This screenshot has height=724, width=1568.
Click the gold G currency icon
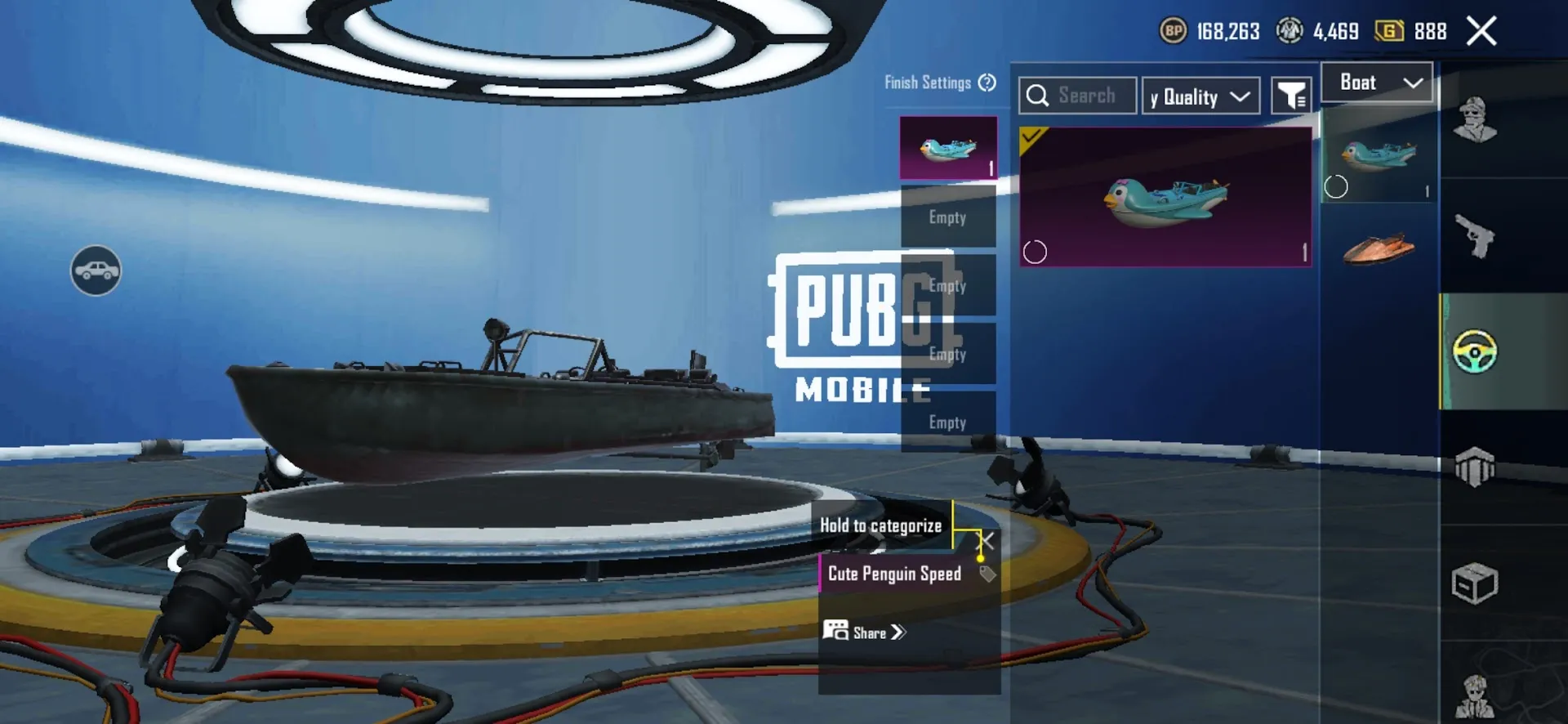tap(1389, 32)
